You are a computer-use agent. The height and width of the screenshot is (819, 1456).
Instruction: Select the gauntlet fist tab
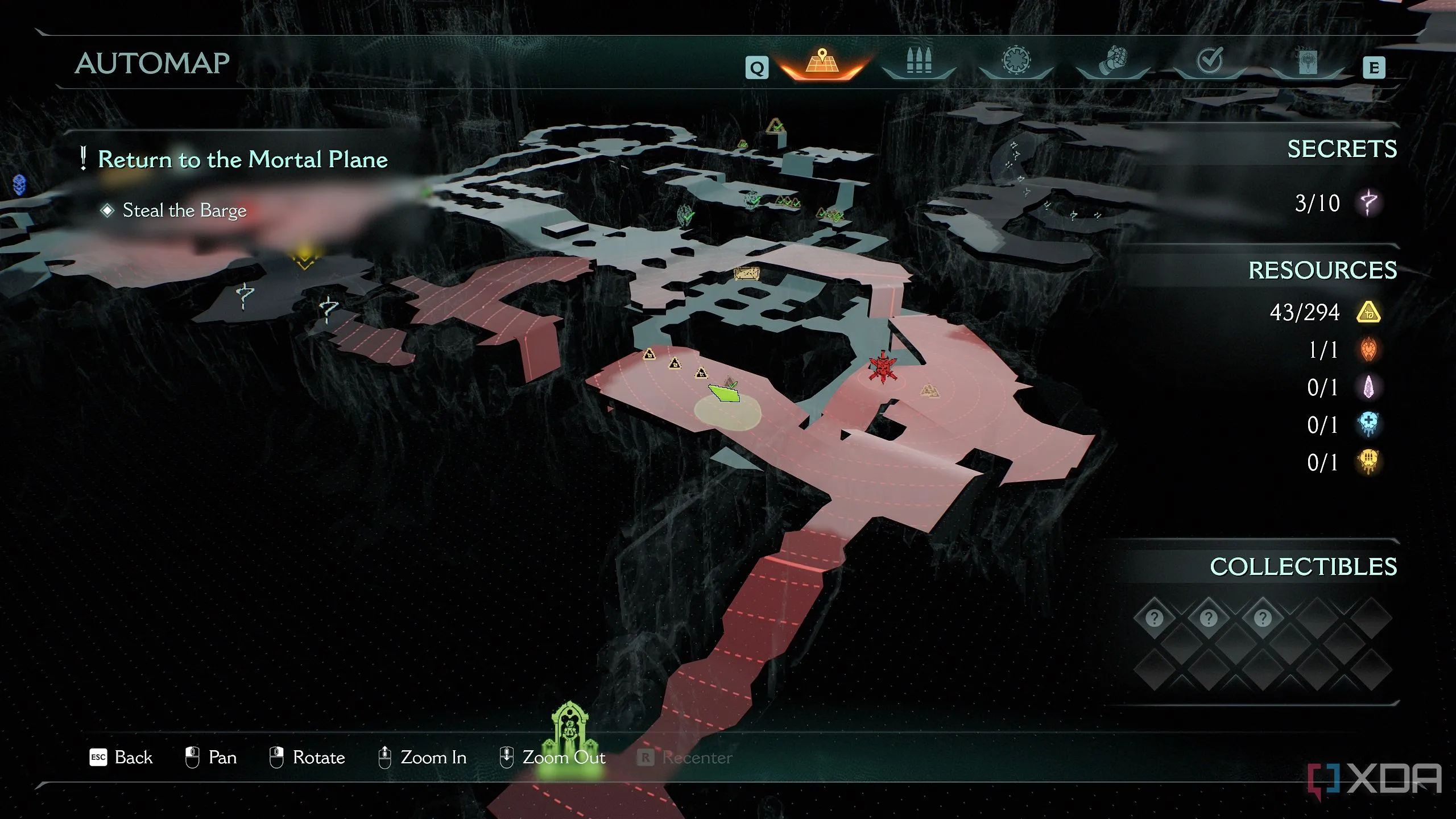coord(1113,62)
